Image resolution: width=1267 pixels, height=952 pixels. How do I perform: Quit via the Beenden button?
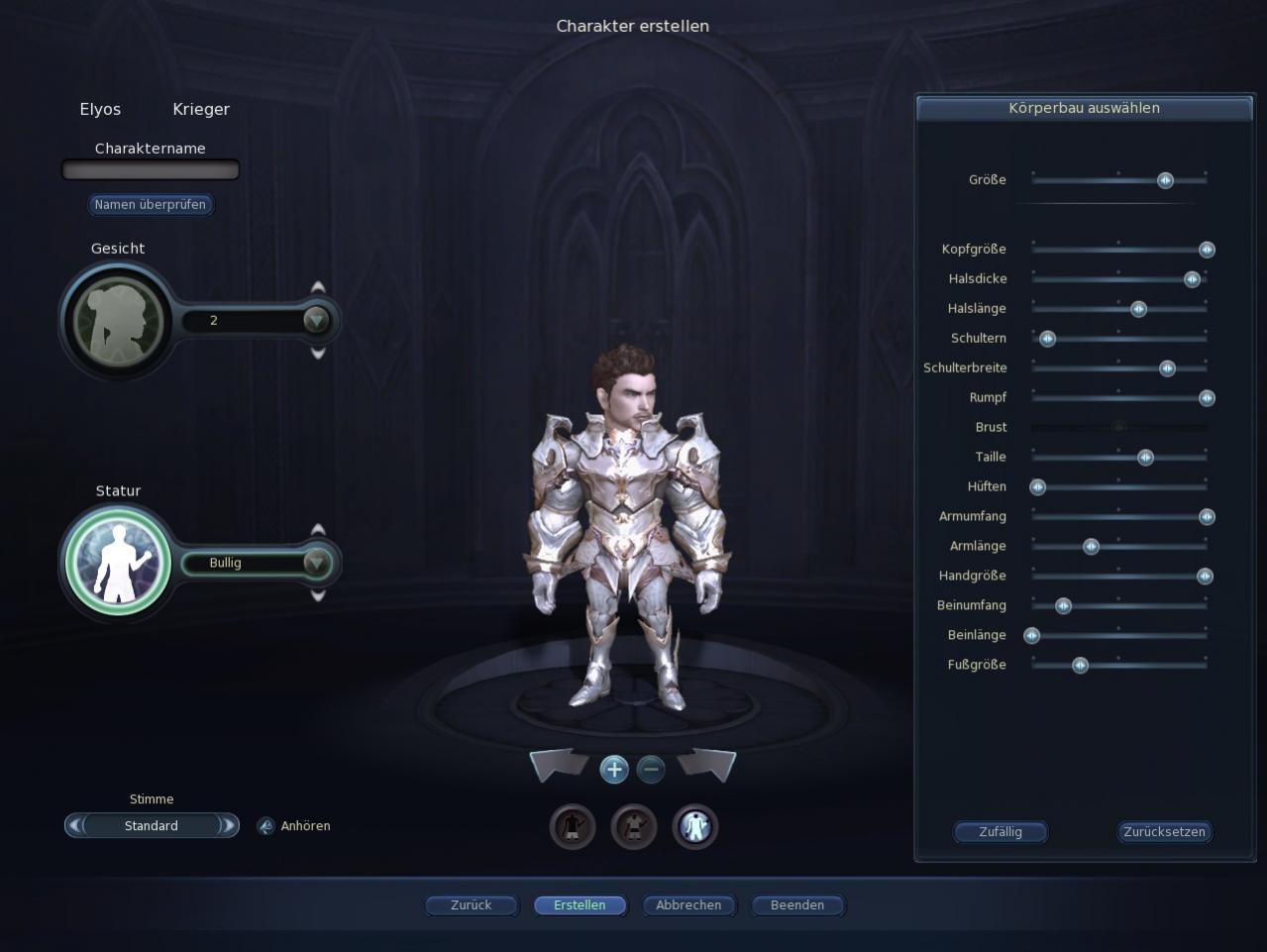(x=797, y=905)
